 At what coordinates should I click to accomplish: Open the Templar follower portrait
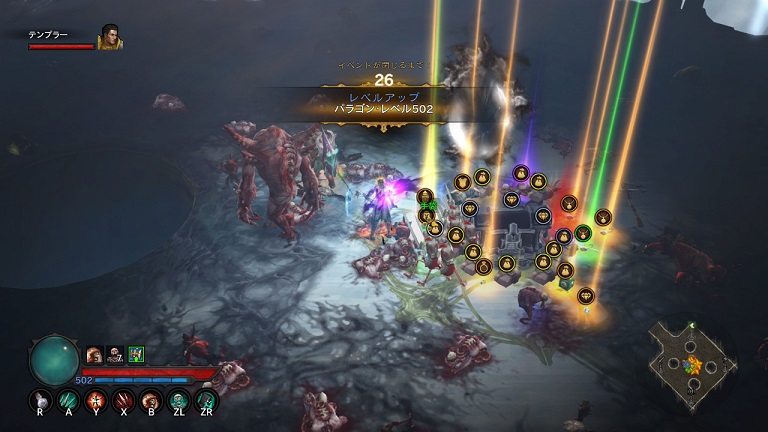click(109, 37)
